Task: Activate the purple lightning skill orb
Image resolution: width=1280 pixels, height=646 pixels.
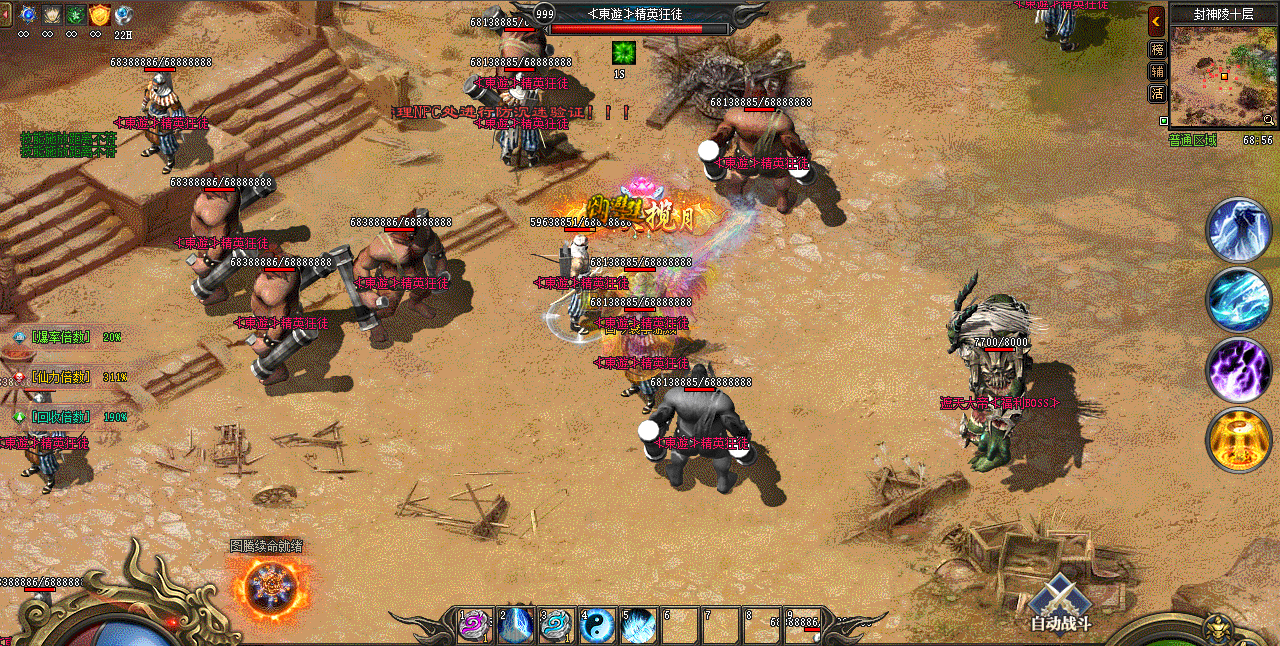Action: [1238, 369]
